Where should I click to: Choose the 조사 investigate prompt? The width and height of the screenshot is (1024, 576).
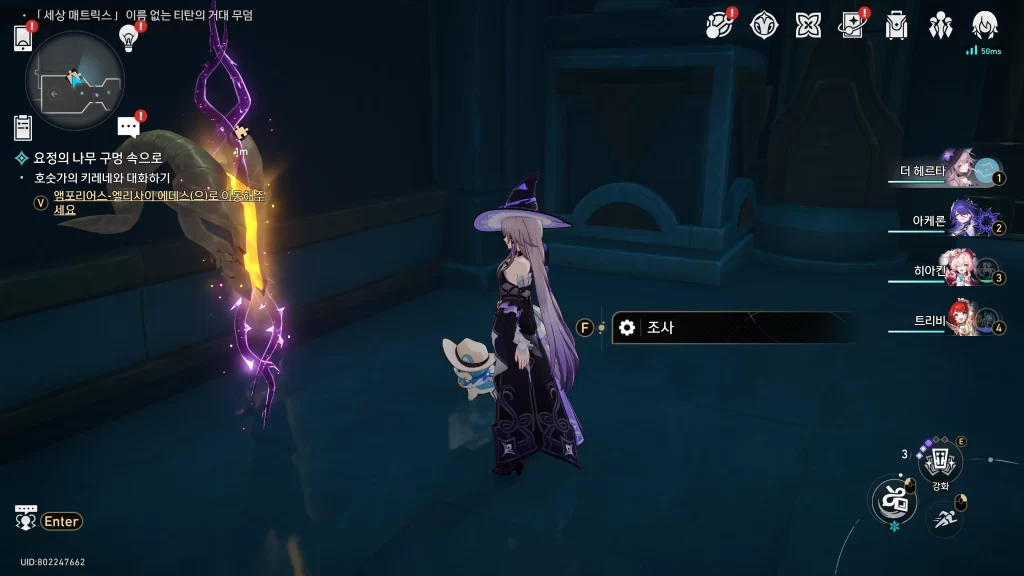(x=734, y=328)
